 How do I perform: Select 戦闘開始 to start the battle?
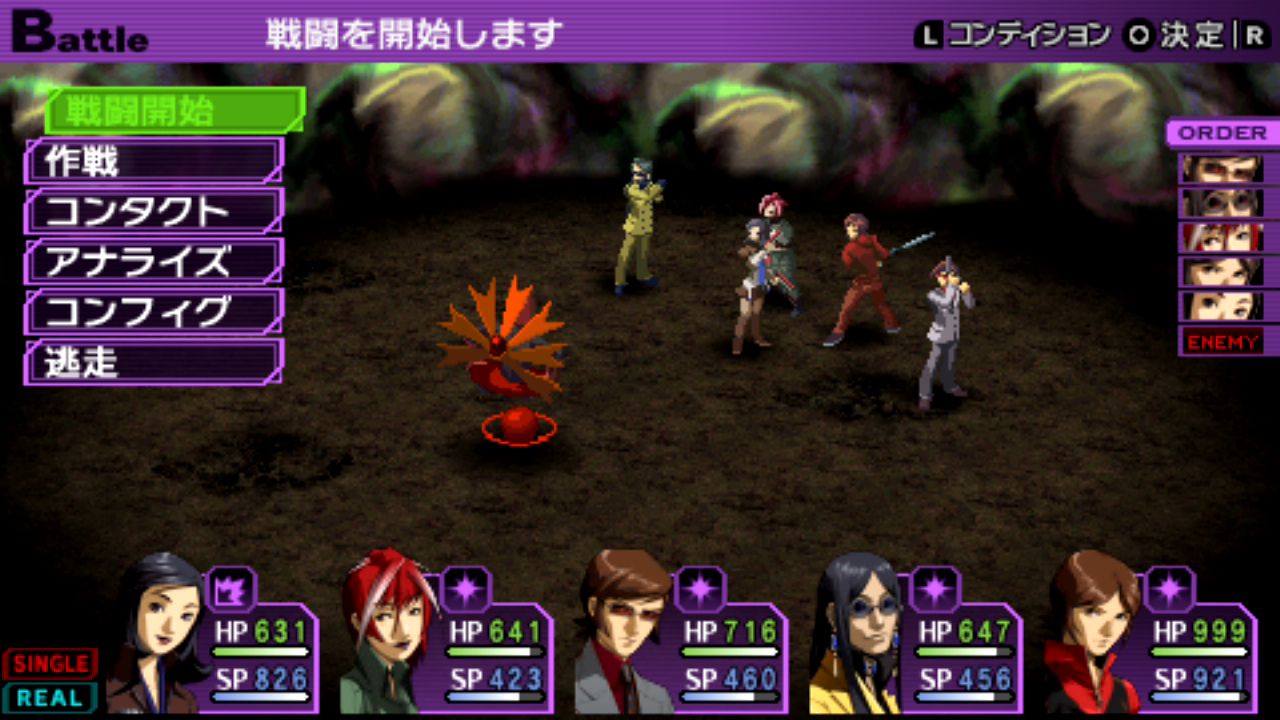point(173,111)
